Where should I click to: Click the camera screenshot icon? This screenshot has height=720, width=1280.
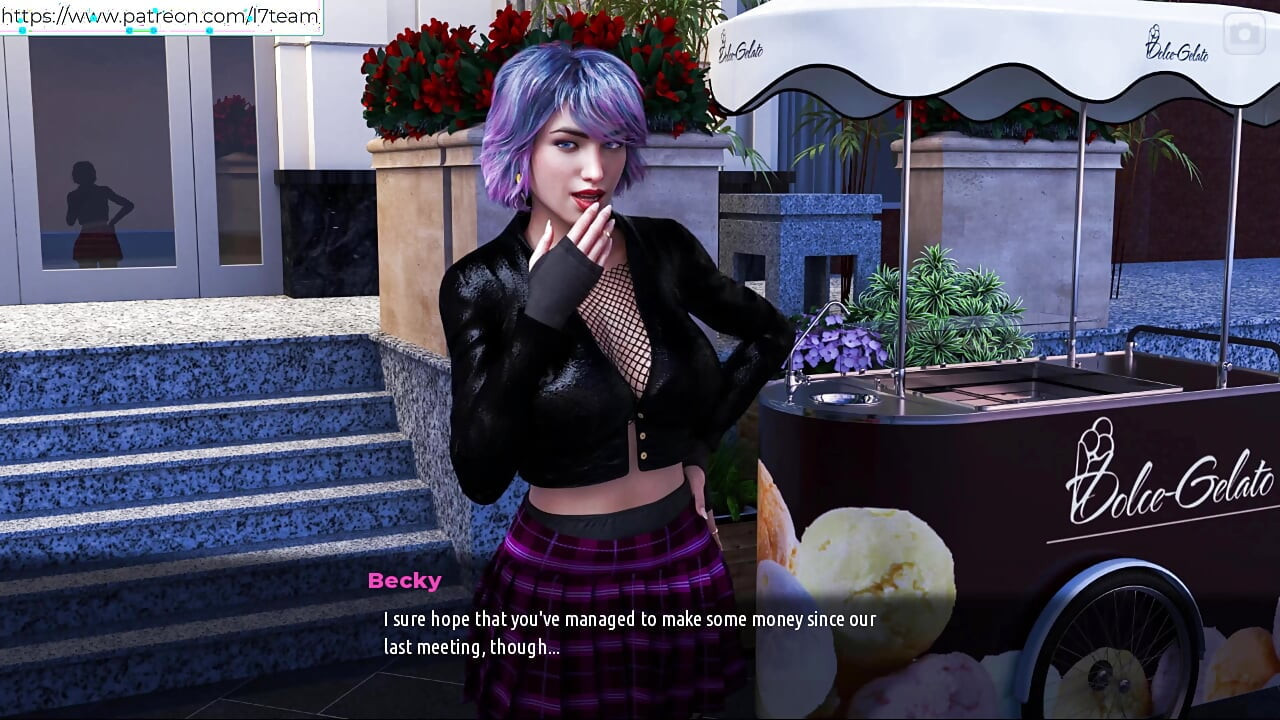tap(1244, 34)
